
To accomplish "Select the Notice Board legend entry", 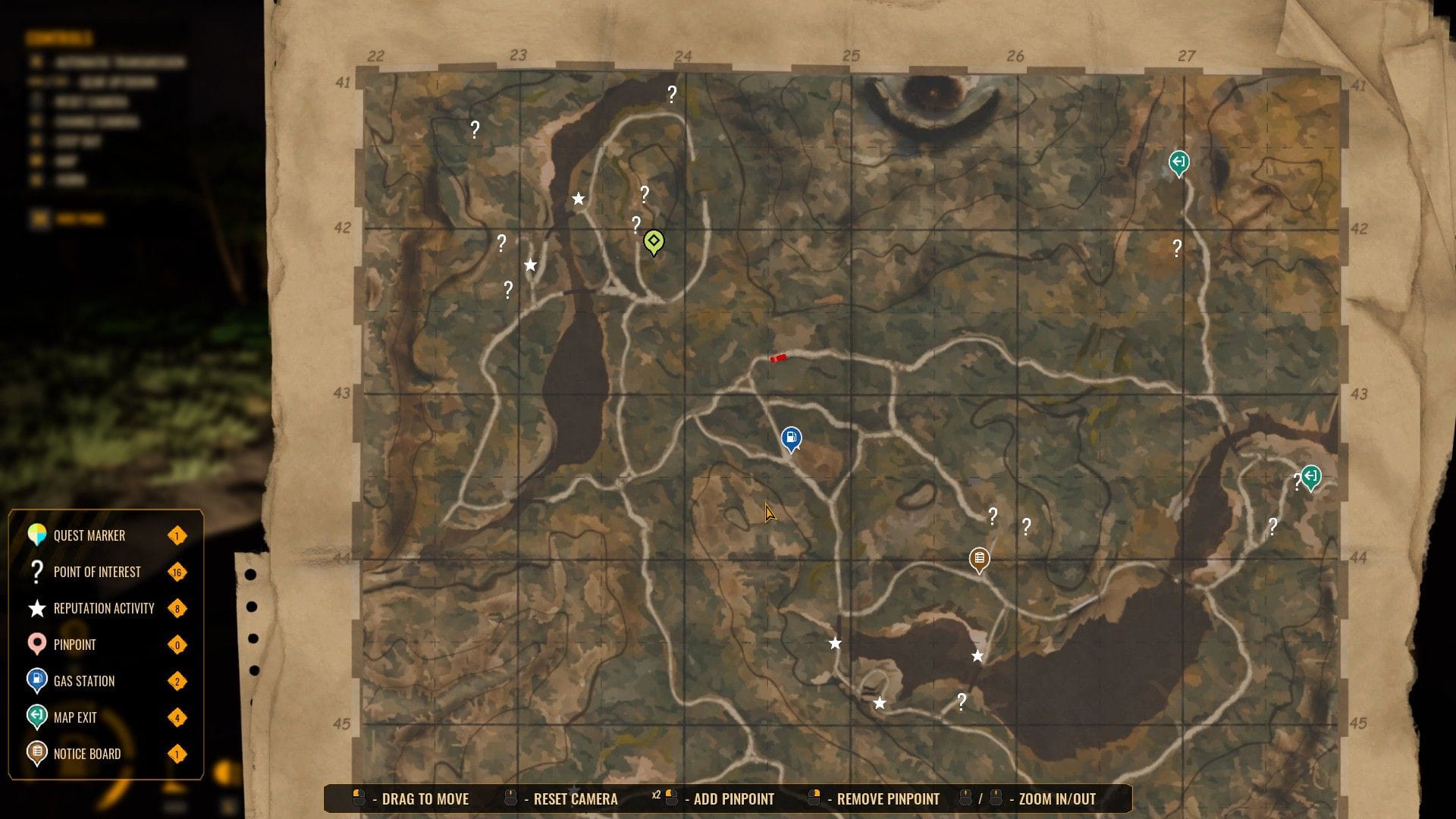I will click(87, 754).
